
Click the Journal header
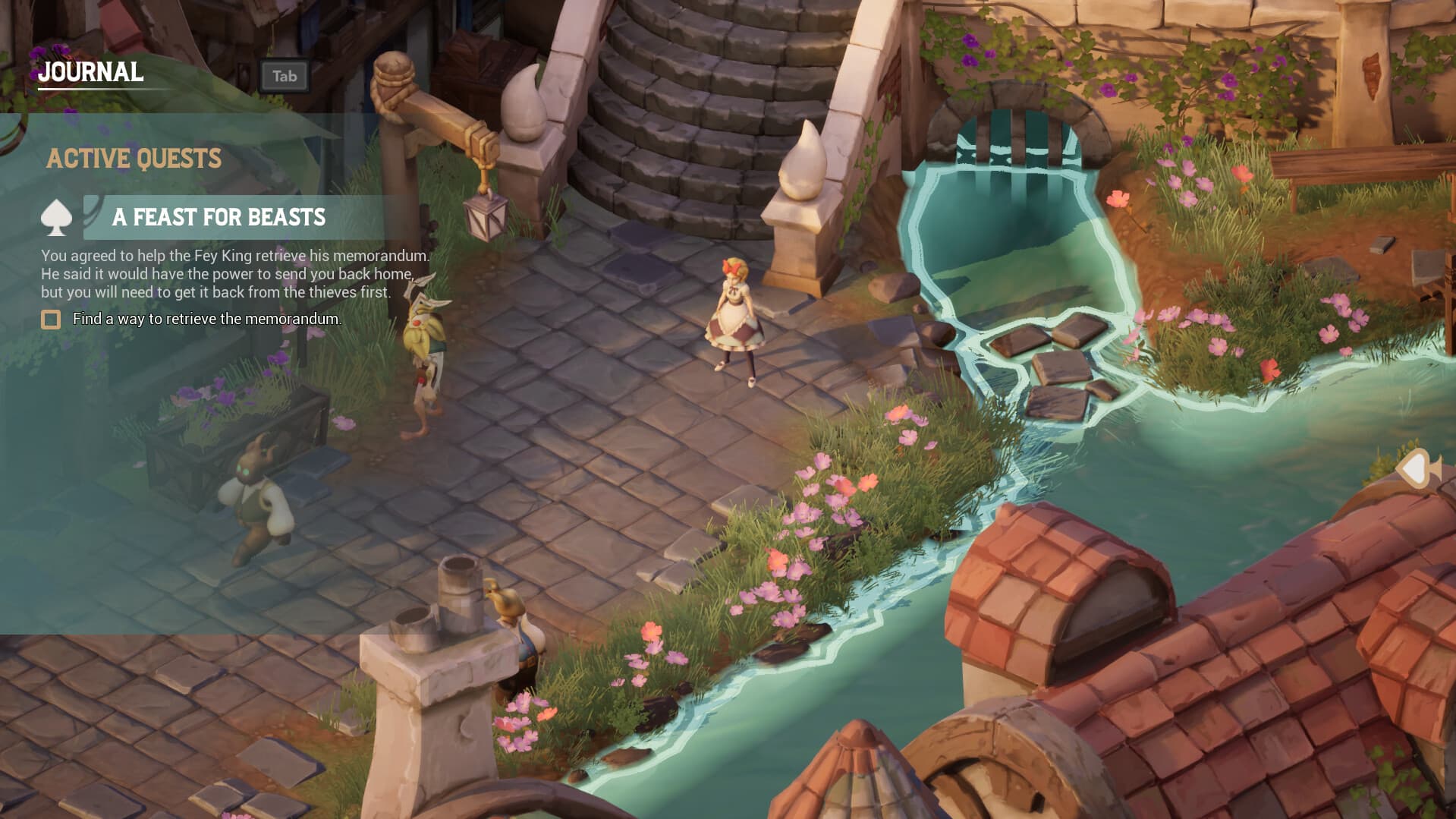pyautogui.click(x=90, y=74)
